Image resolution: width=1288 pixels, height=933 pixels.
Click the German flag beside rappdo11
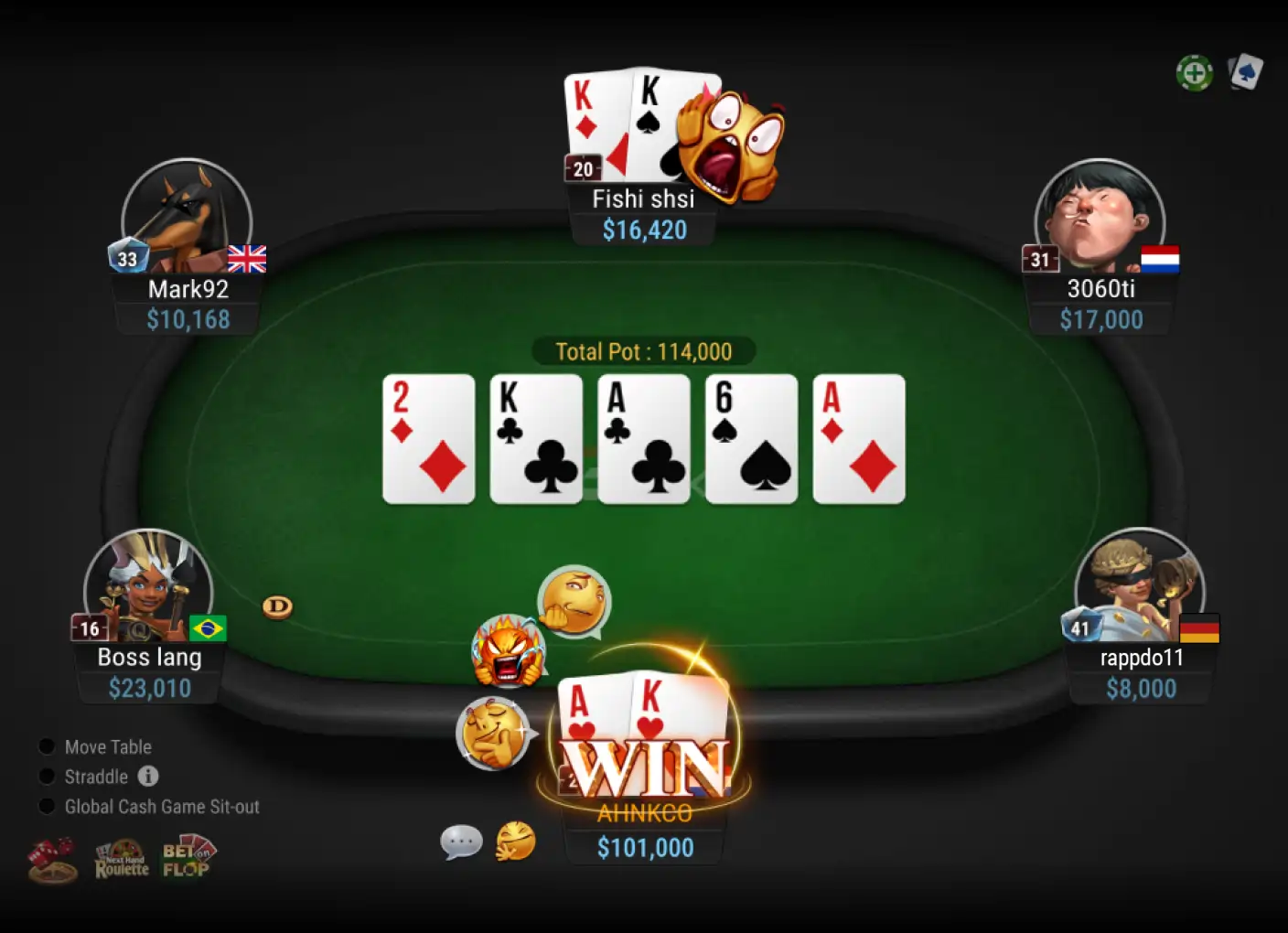[x=1200, y=628]
